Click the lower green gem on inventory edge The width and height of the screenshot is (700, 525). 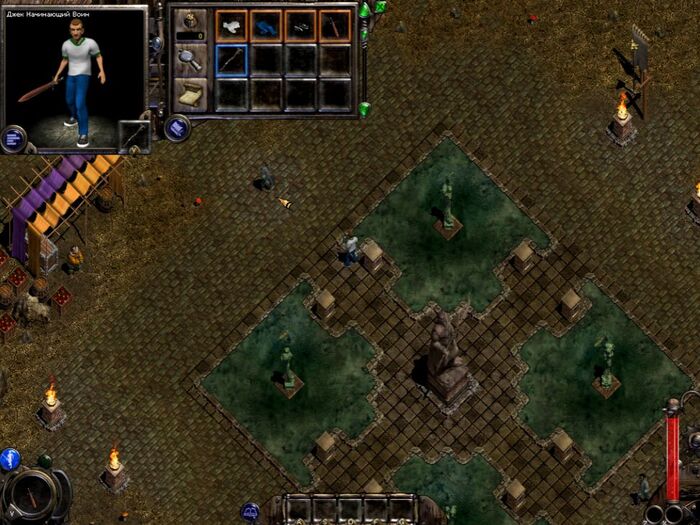click(x=365, y=109)
